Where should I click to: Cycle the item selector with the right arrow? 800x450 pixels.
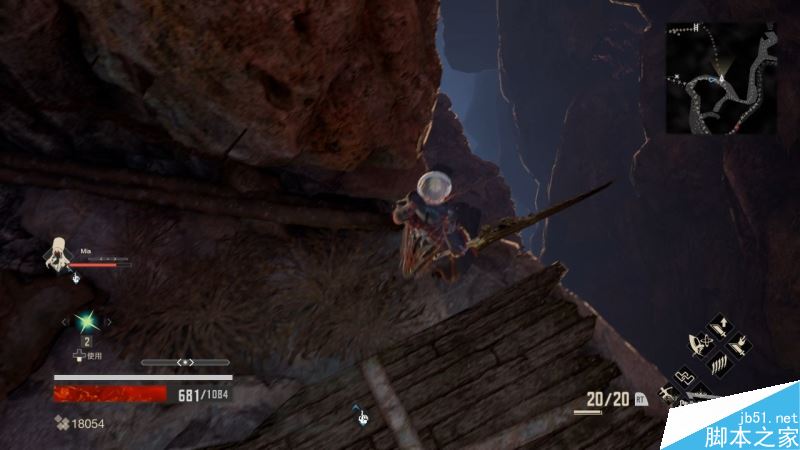[x=108, y=321]
